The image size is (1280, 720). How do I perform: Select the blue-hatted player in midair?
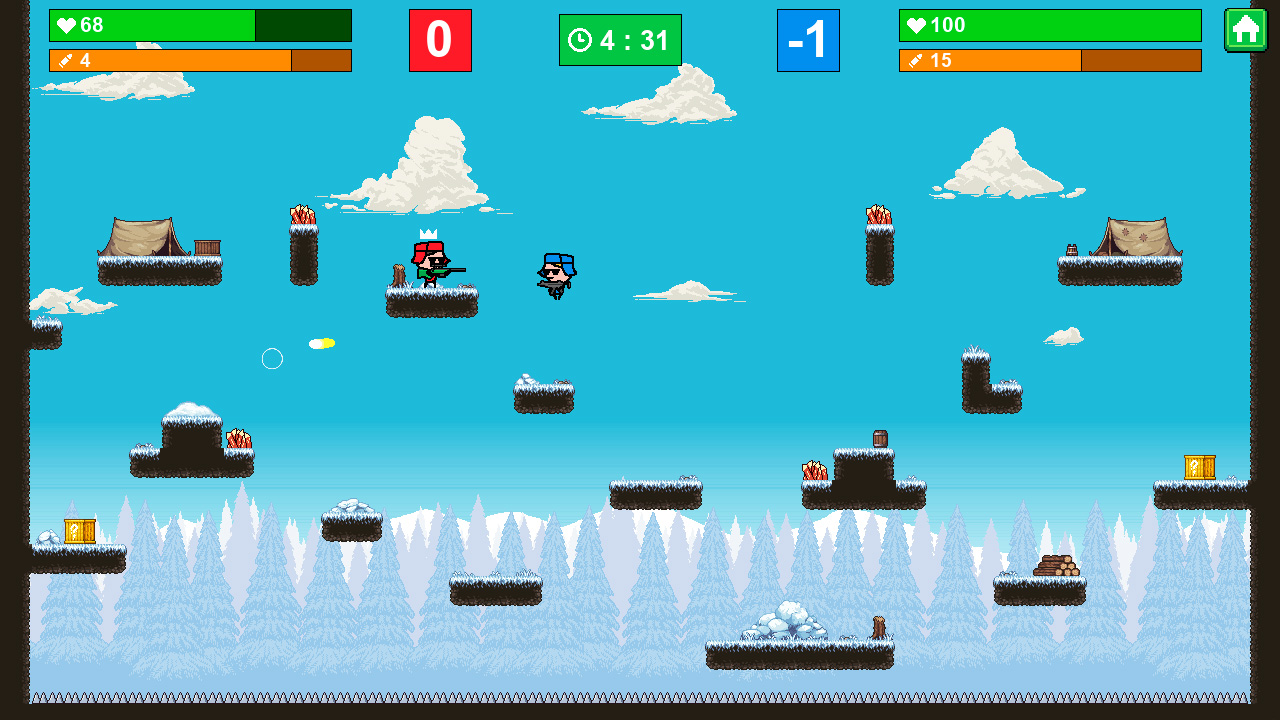[557, 272]
